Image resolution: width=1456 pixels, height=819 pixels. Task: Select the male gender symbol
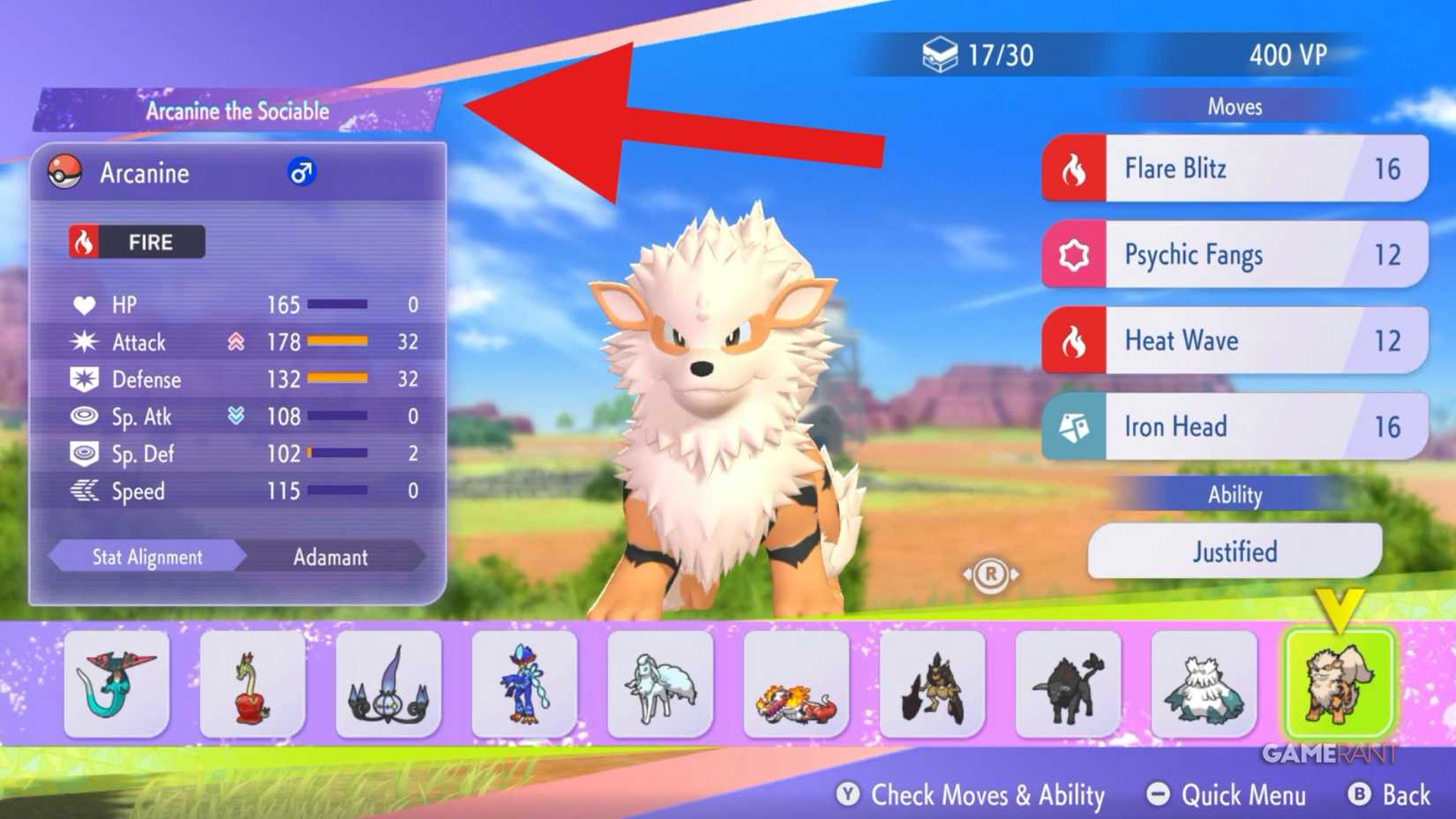coord(300,173)
